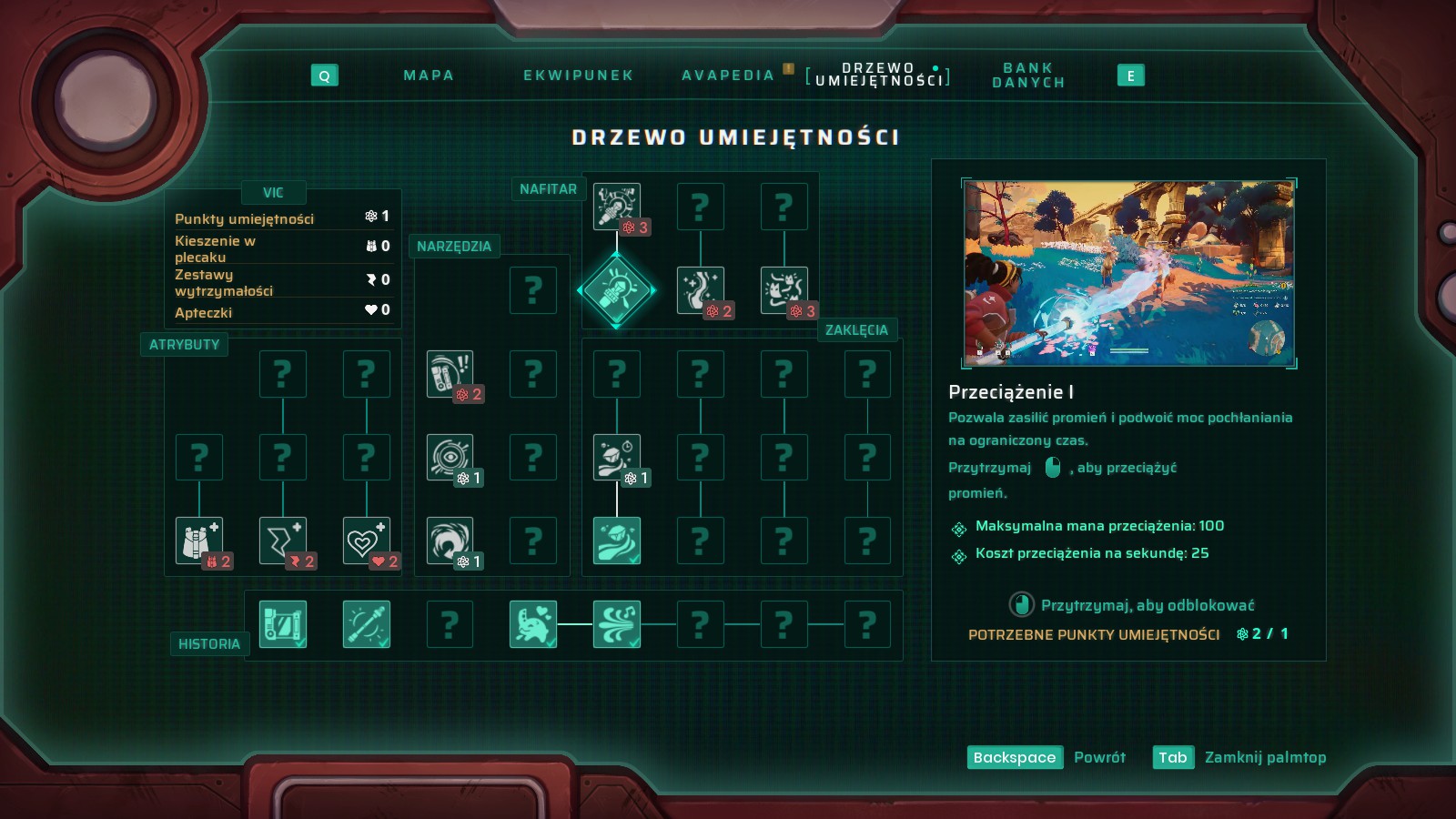The height and width of the screenshot is (819, 1456).
Task: Select the highlighted diamond Przeciążenie skill node
Action: coord(617,290)
